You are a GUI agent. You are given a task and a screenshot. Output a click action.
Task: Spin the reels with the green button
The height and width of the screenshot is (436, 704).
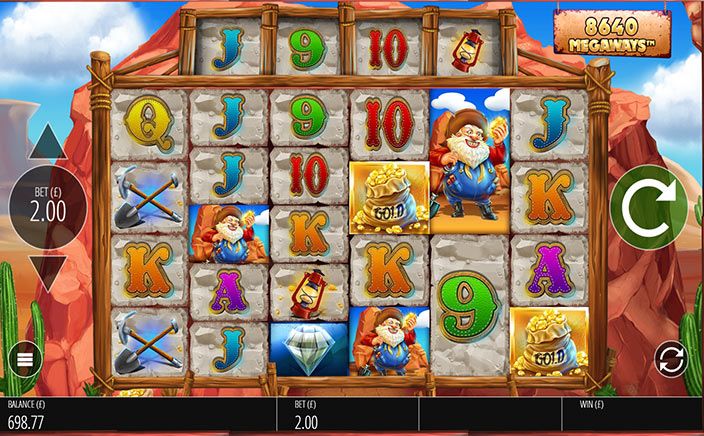pyautogui.click(x=648, y=208)
